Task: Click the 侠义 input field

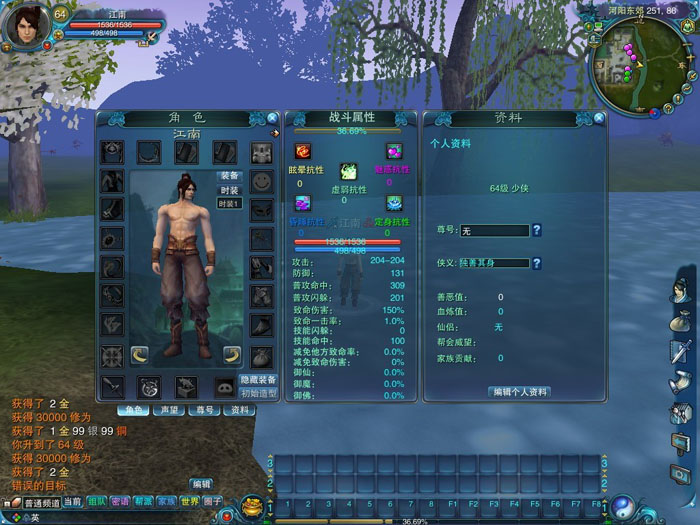Action: point(494,263)
